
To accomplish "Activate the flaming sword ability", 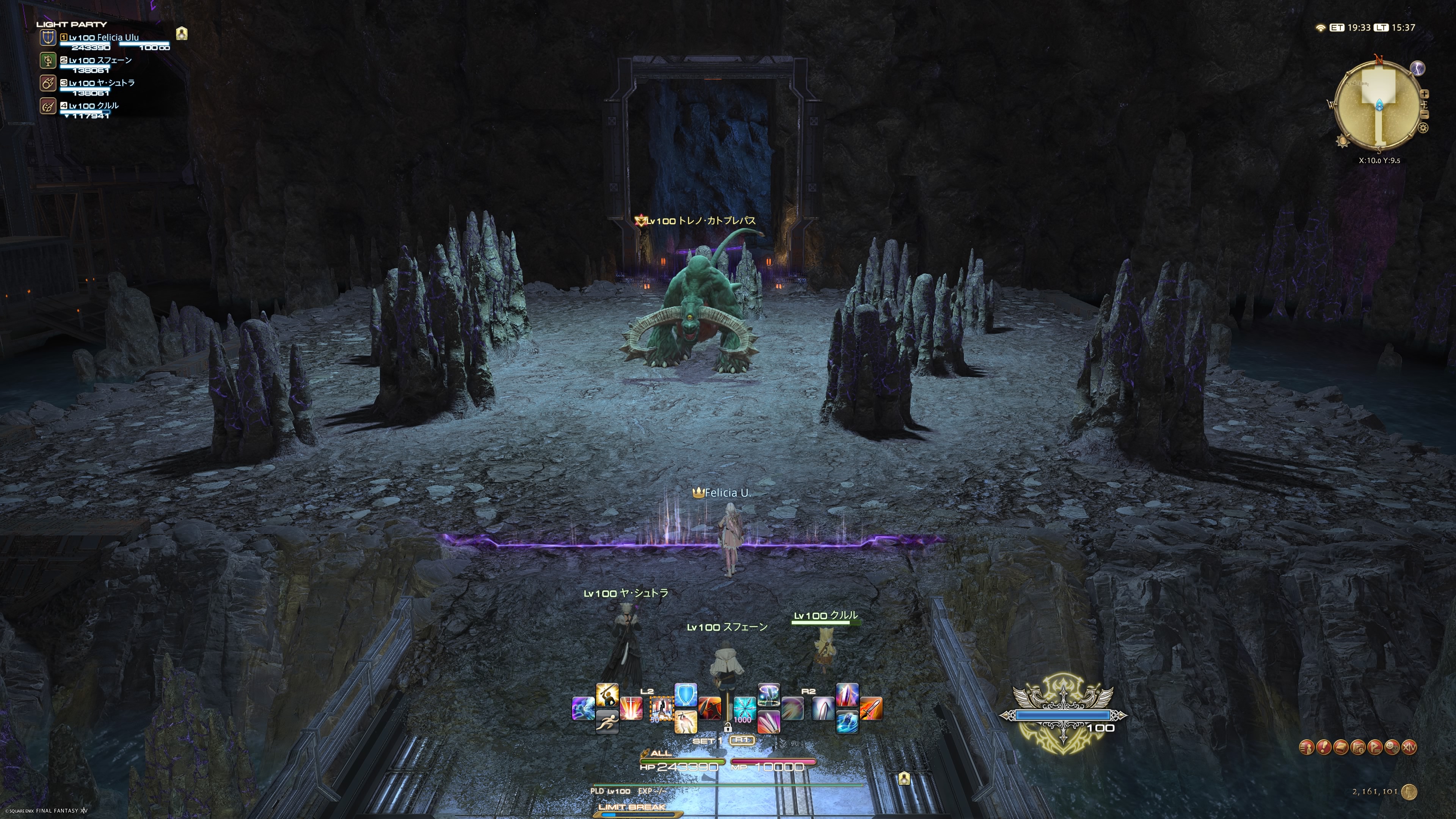I will (871, 709).
